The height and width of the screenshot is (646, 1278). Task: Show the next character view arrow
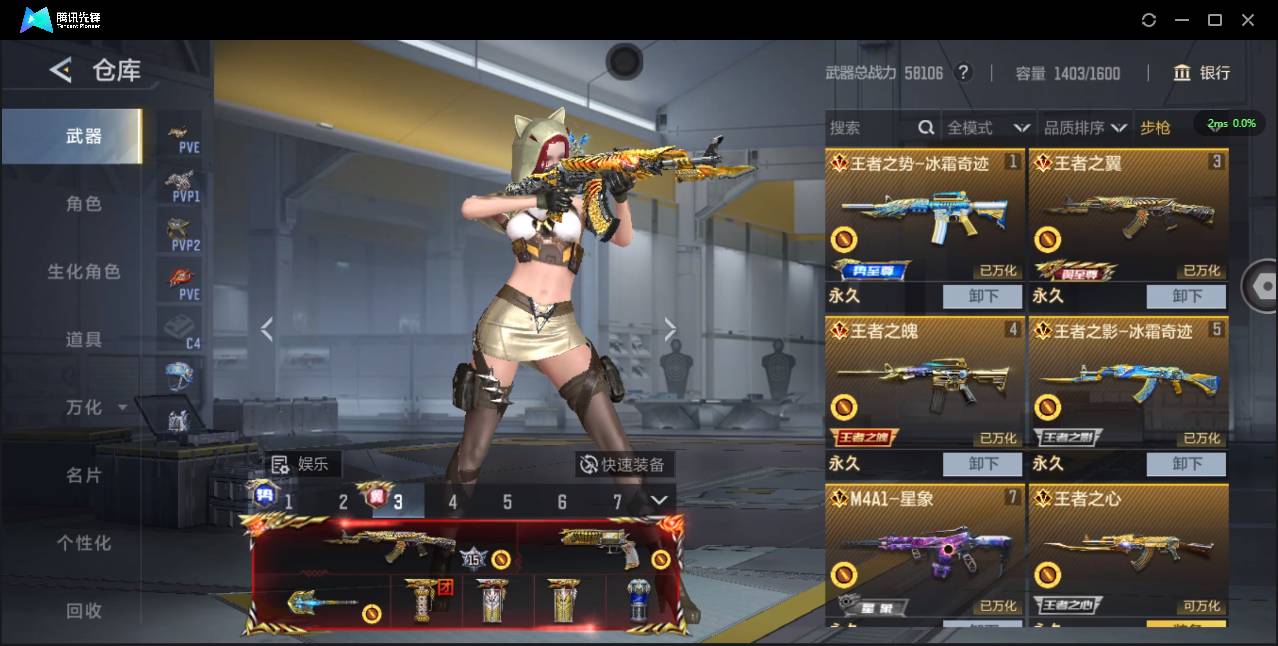670,329
